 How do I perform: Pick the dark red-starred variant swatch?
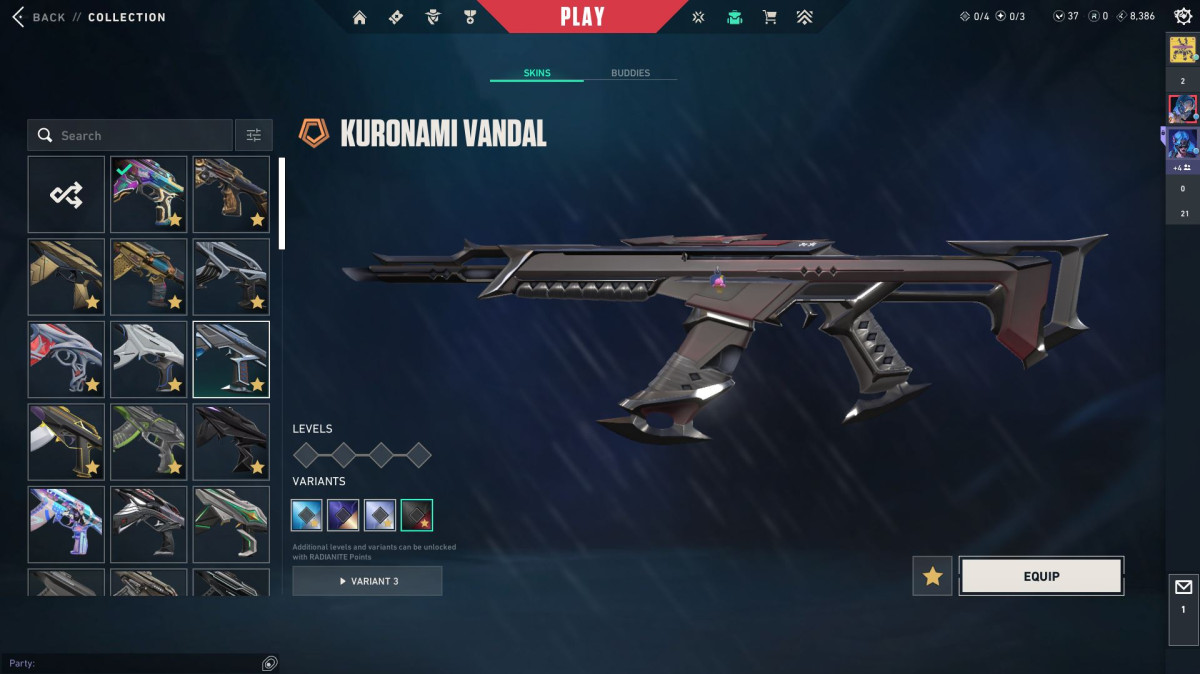click(416, 515)
